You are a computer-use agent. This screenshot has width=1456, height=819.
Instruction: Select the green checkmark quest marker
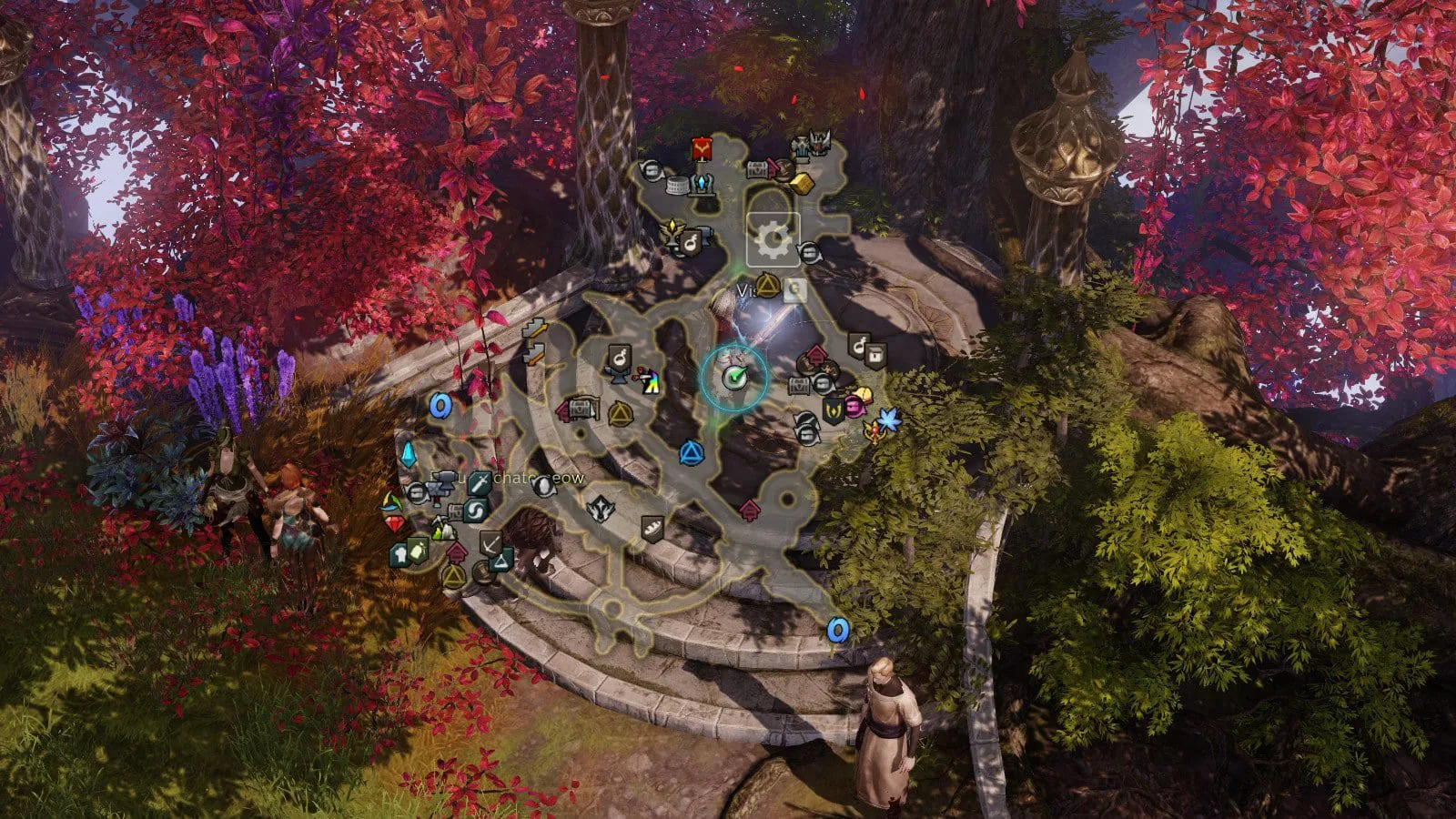pos(734,376)
